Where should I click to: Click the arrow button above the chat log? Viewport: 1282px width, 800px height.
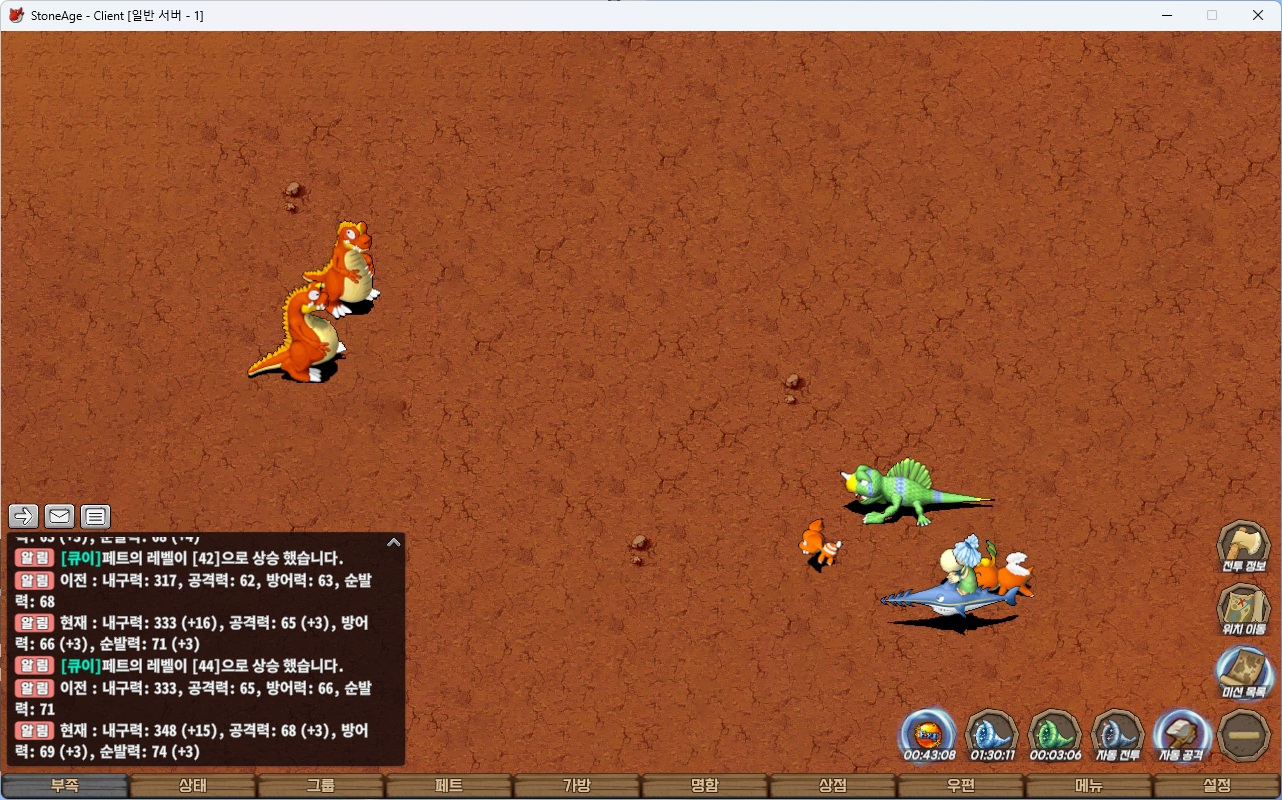pyautogui.click(x=24, y=516)
